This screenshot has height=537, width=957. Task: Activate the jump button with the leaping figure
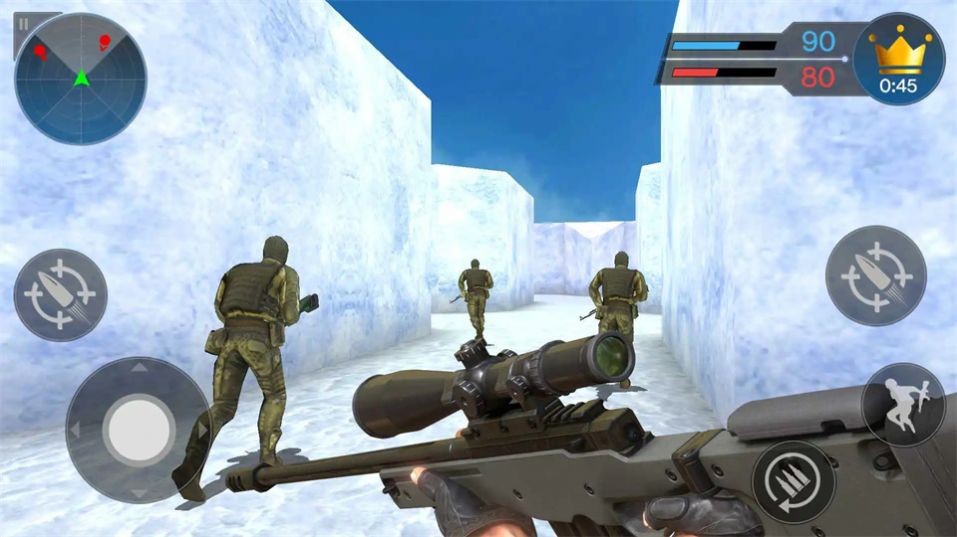902,404
